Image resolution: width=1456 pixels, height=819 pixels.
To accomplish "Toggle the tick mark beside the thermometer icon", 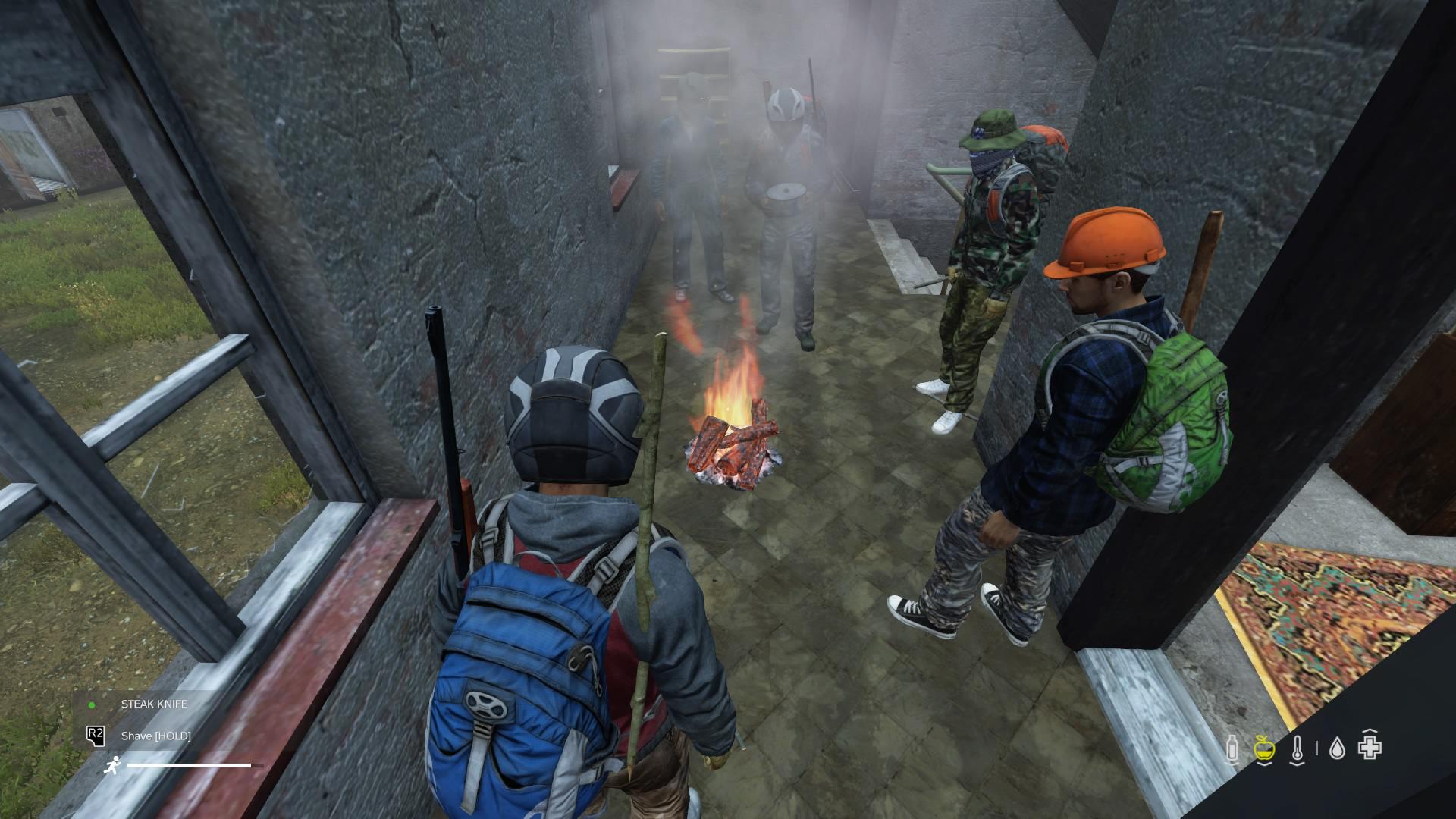I will click(1316, 748).
